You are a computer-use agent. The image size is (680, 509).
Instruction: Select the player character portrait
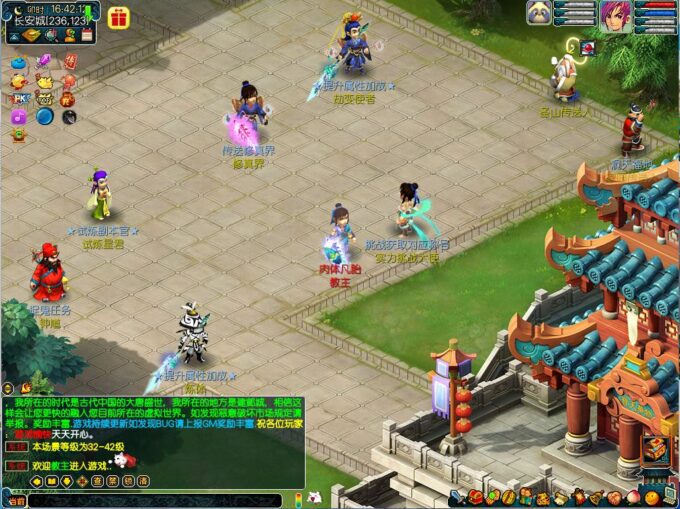click(x=615, y=15)
